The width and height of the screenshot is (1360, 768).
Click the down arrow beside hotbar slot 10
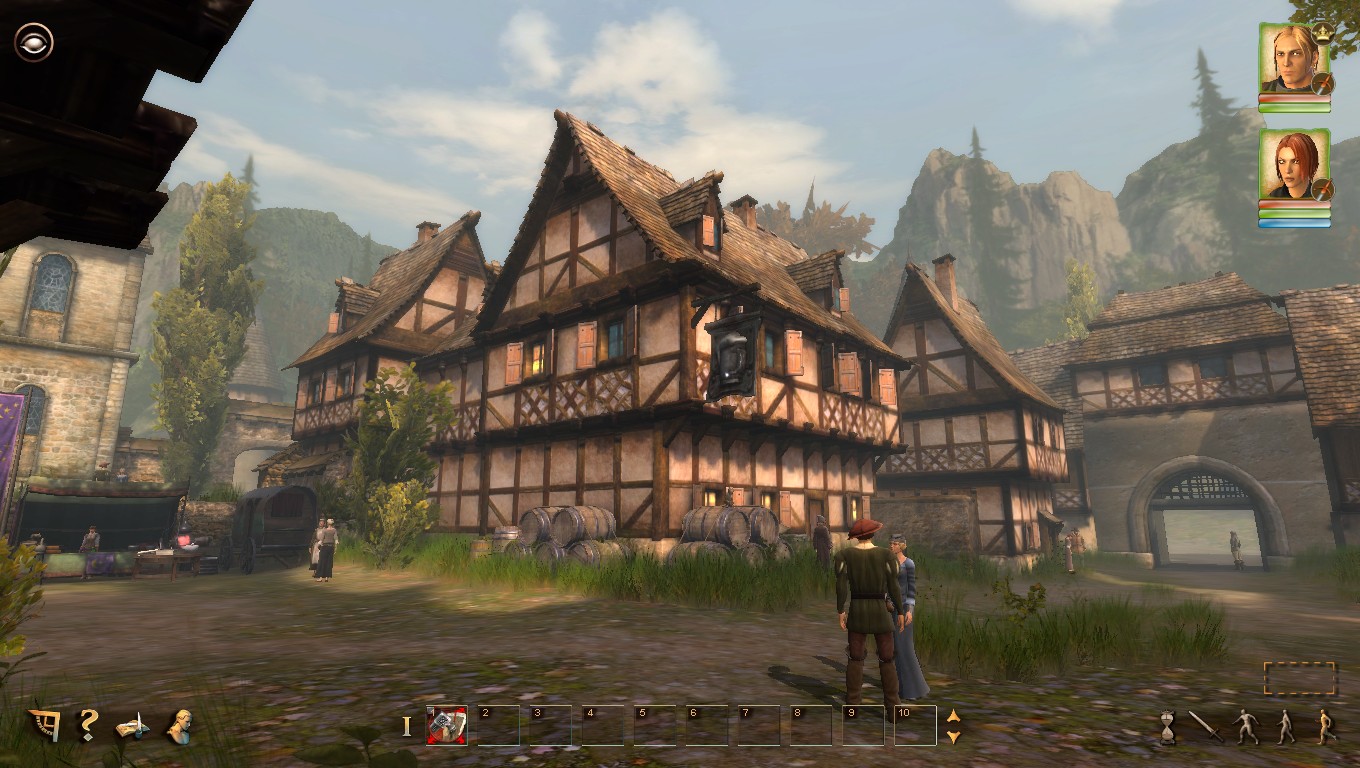953,736
